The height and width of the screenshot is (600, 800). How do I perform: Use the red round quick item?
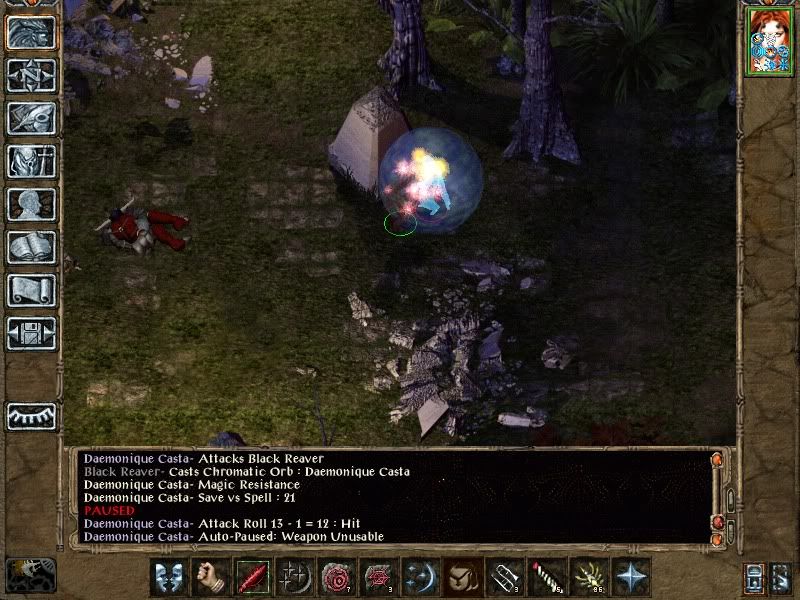pyautogui.click(x=336, y=578)
